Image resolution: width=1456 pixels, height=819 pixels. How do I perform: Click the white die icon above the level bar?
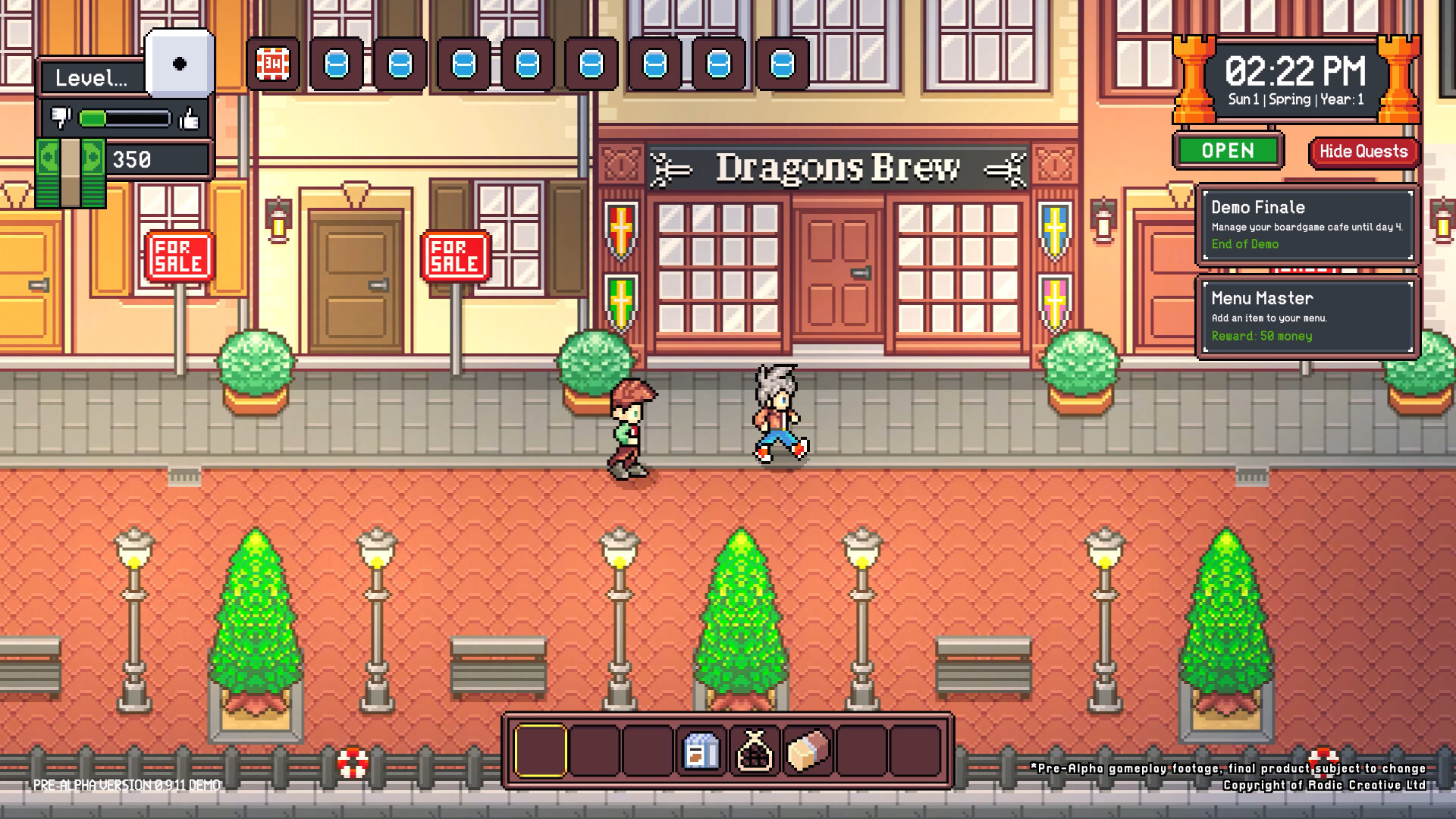click(x=180, y=61)
